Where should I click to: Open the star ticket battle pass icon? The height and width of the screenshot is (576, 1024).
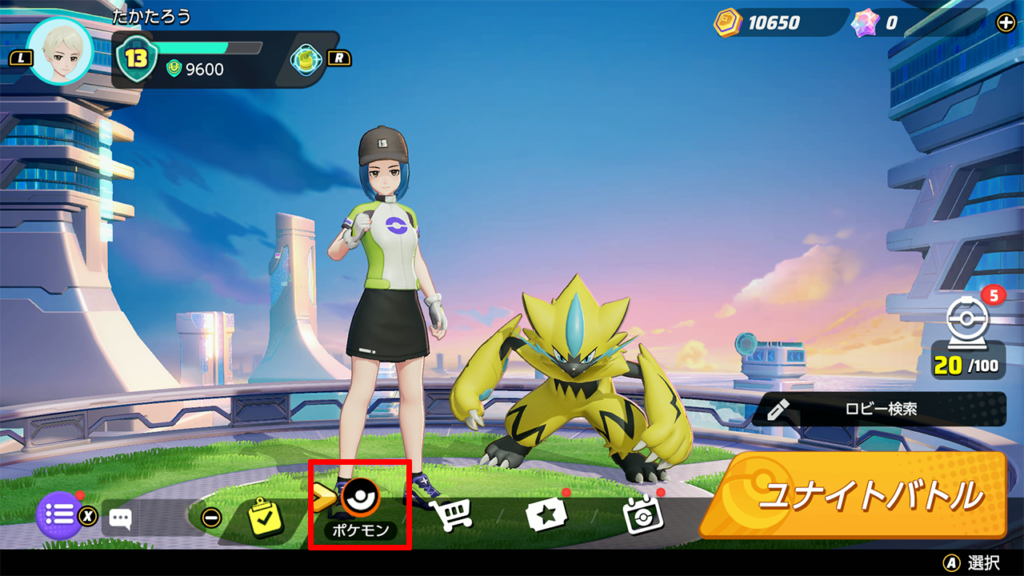click(546, 515)
